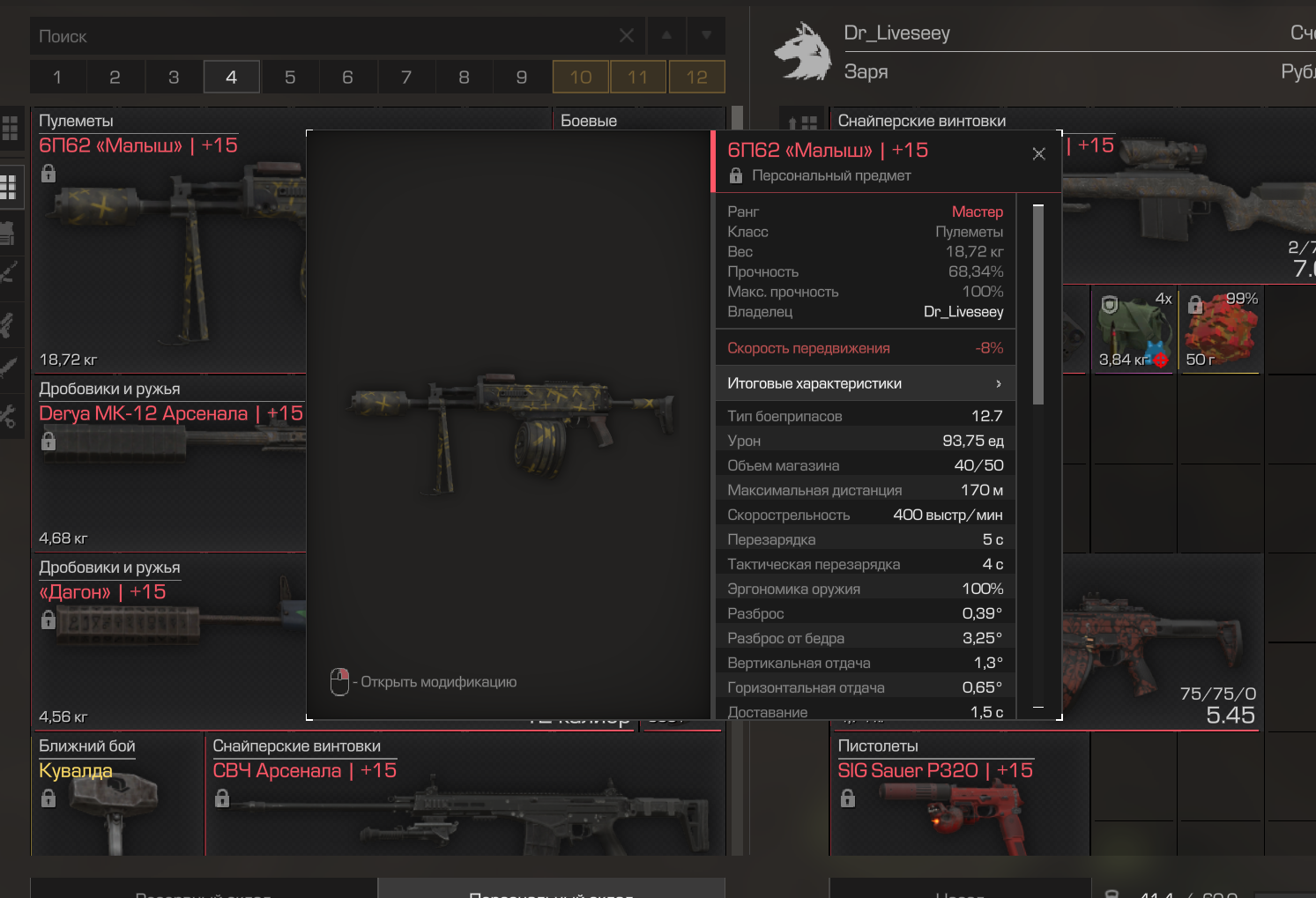Click the search previous-result up arrow

(666, 36)
